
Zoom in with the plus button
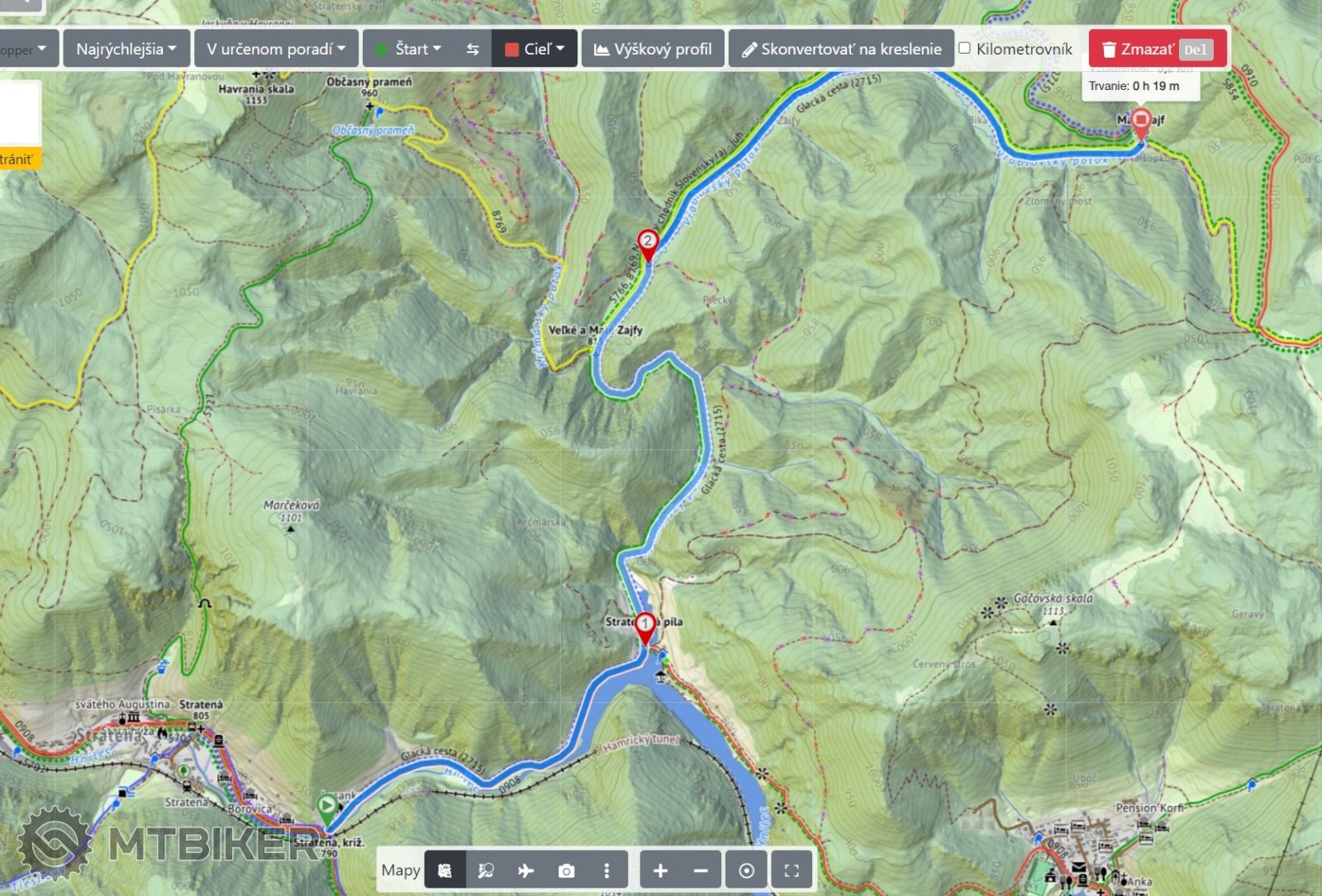click(660, 870)
